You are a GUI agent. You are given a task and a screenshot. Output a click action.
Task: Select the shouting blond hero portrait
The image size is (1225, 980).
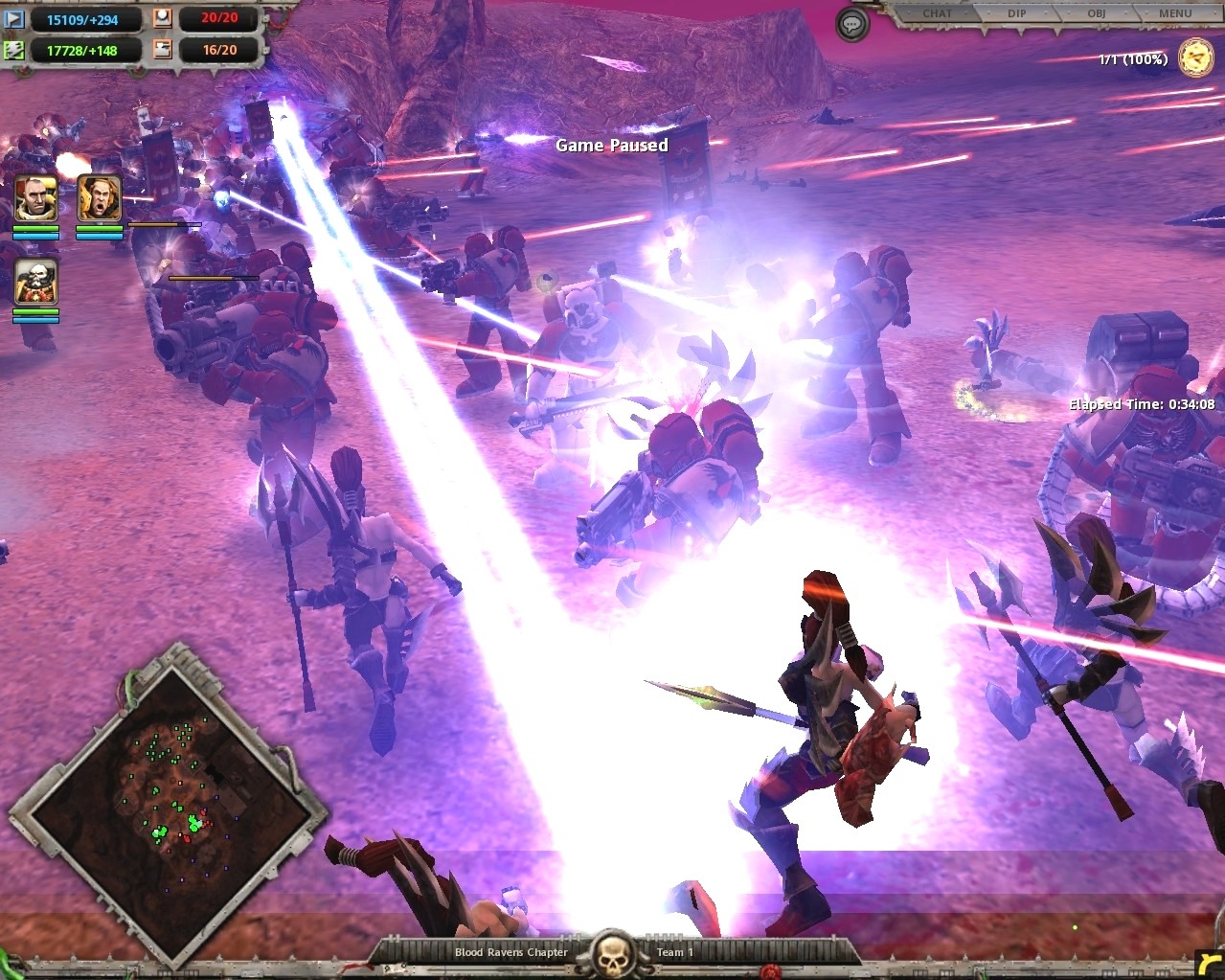pos(100,199)
